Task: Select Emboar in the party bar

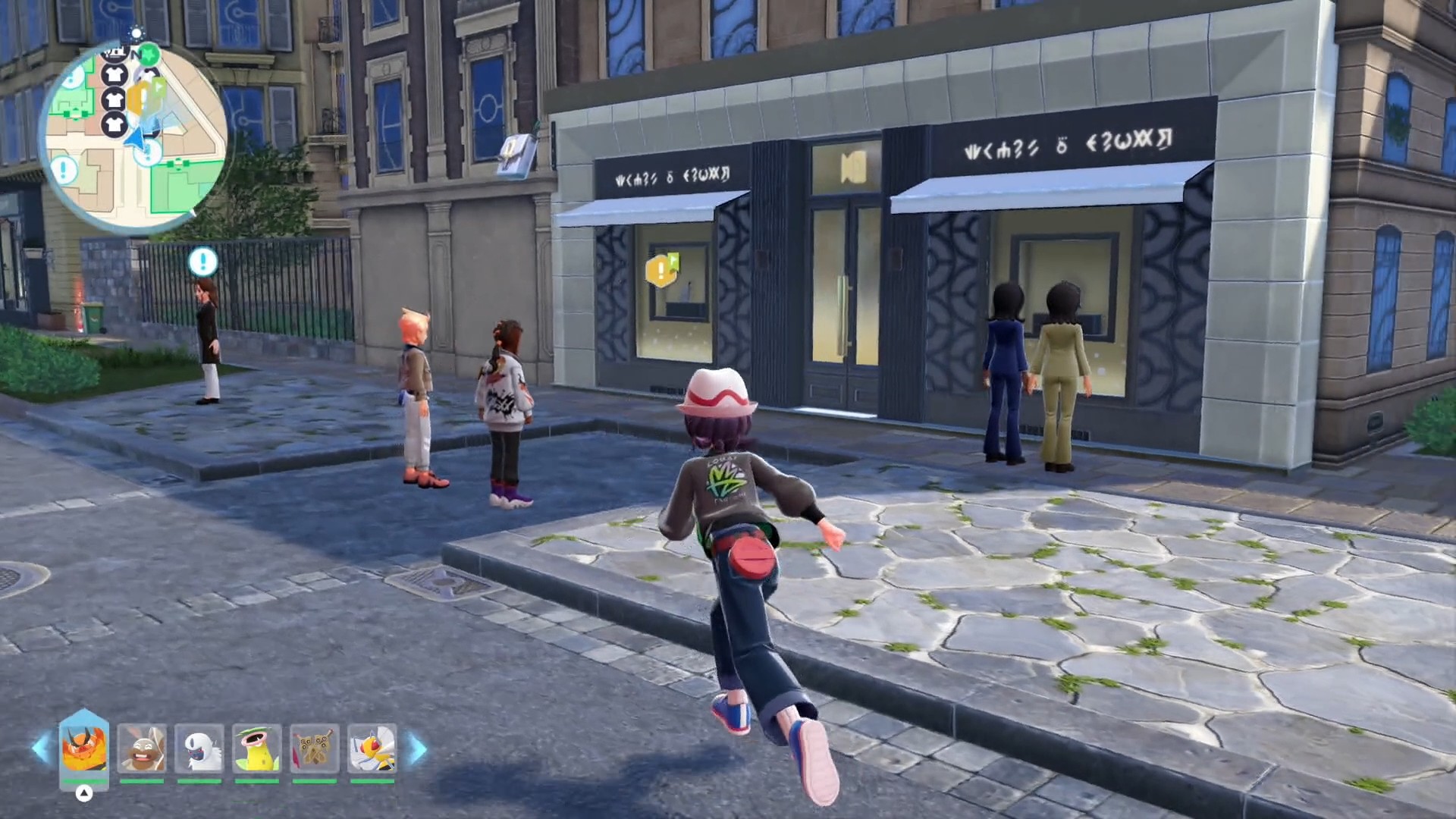Action: click(84, 748)
